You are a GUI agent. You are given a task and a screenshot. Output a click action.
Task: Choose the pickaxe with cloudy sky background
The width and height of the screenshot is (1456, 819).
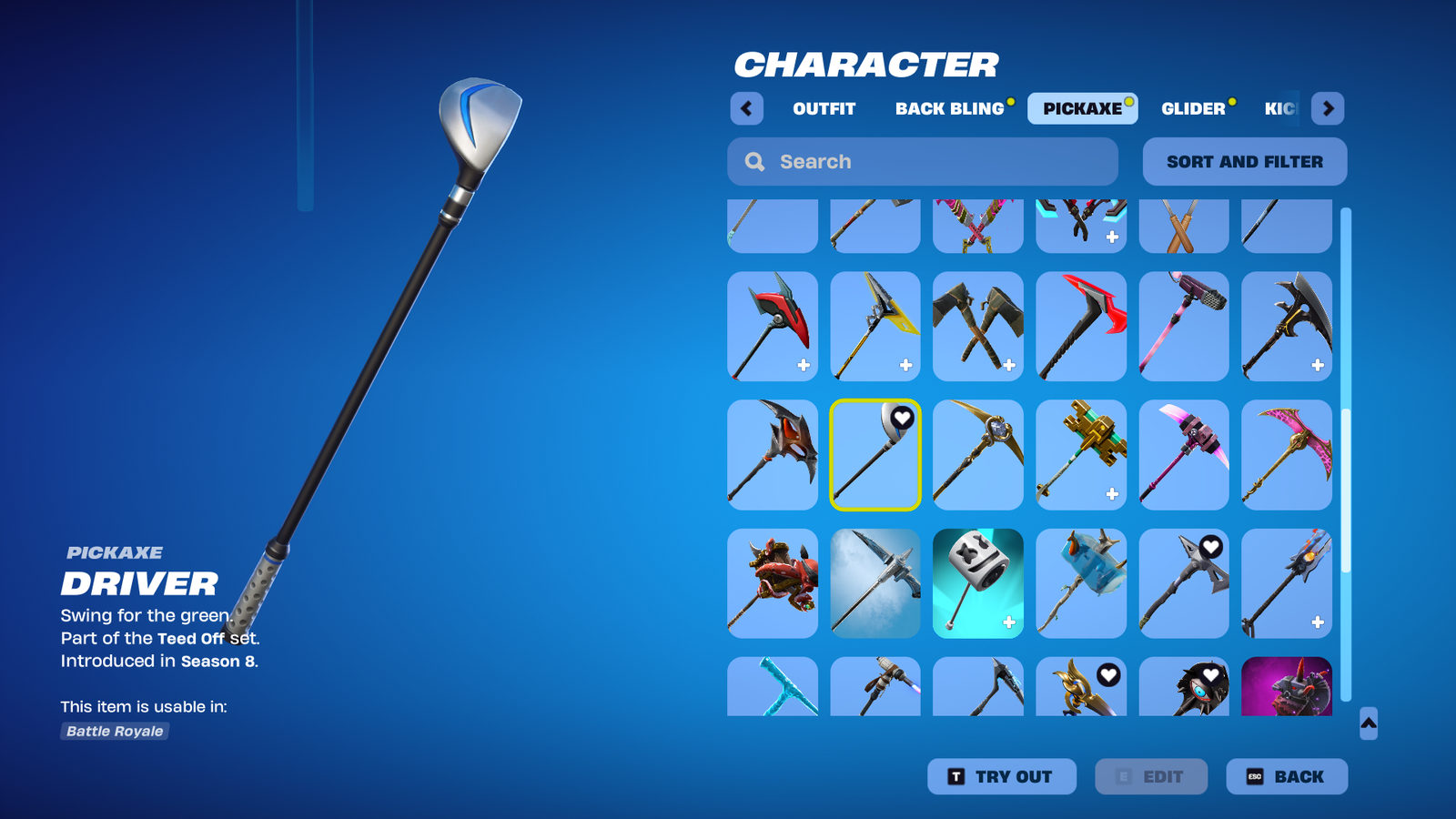pyautogui.click(x=875, y=583)
